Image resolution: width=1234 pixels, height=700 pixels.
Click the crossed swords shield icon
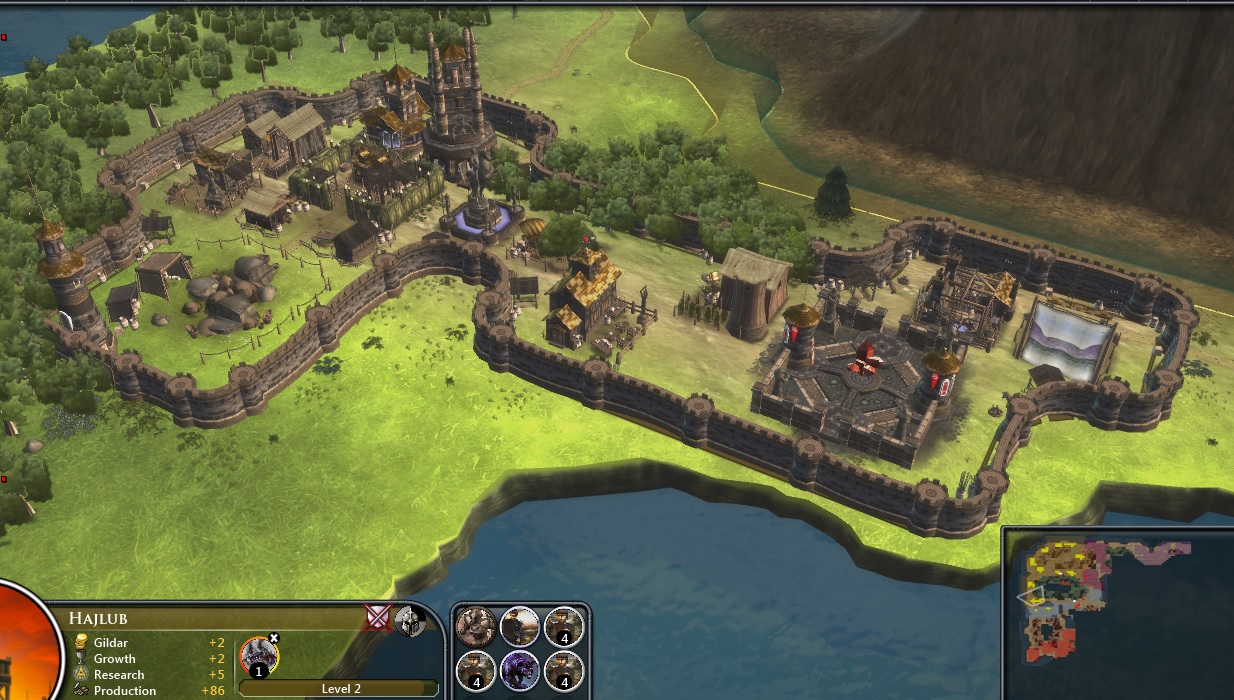(x=378, y=618)
